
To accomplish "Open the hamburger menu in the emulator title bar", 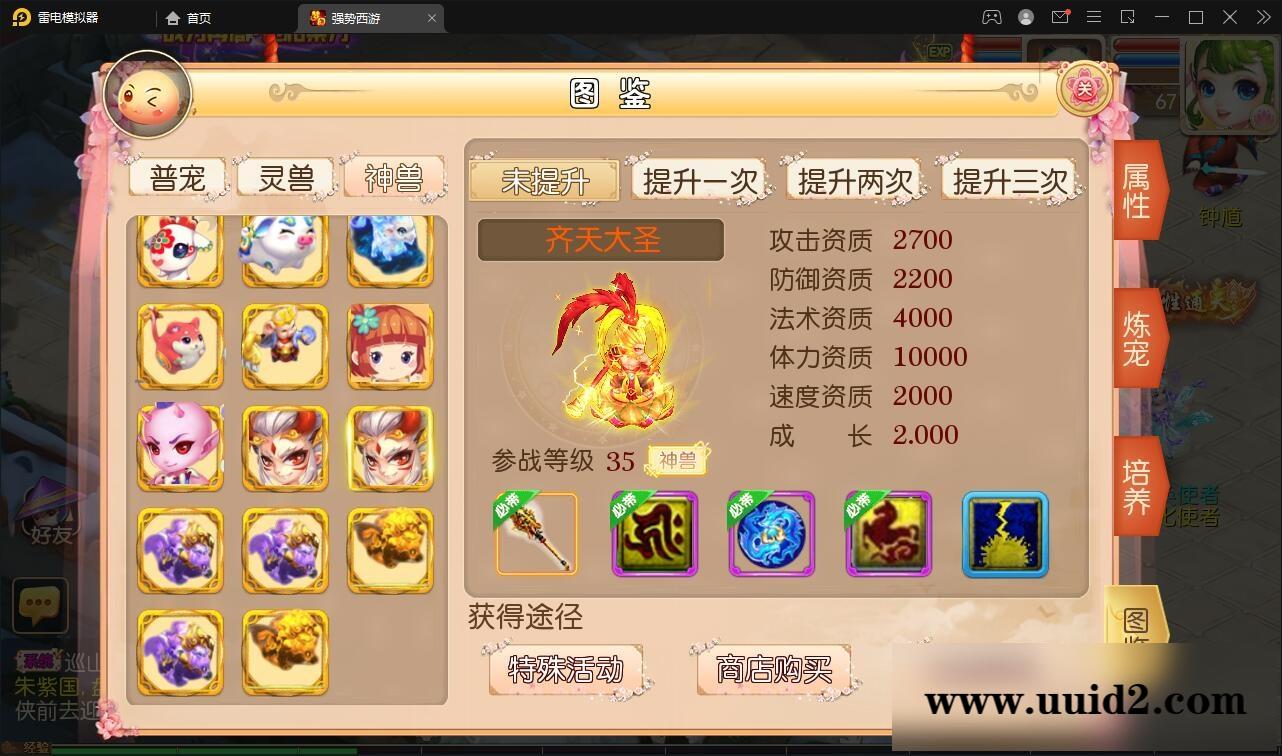I will tap(1094, 17).
